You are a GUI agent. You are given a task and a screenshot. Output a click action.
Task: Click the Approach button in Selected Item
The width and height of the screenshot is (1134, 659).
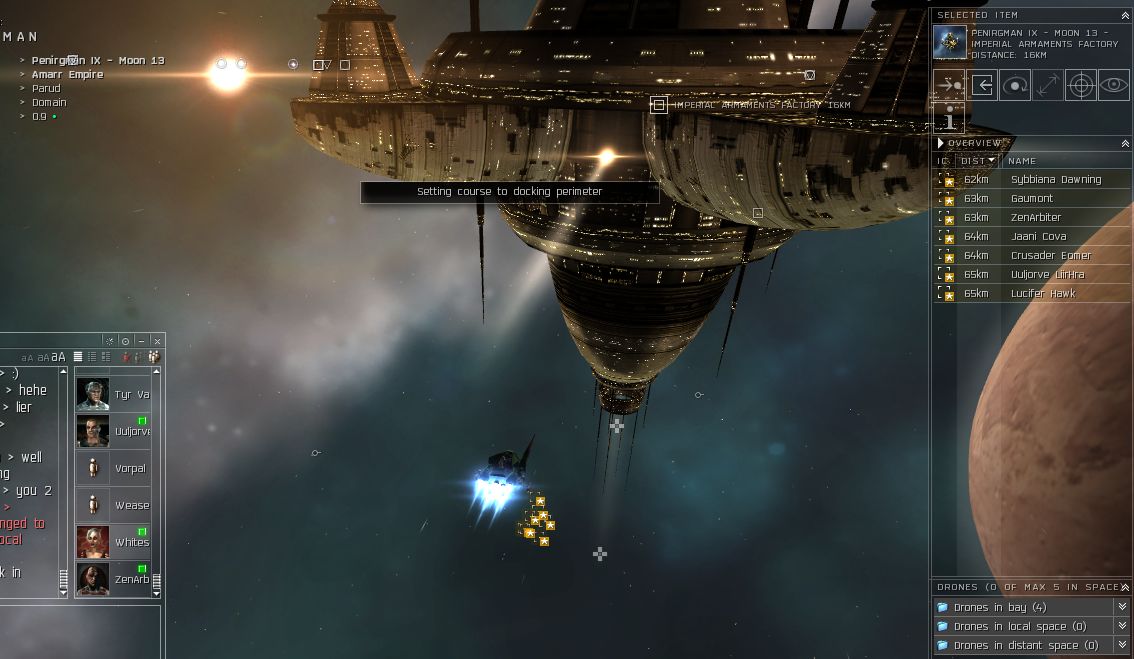(x=949, y=85)
